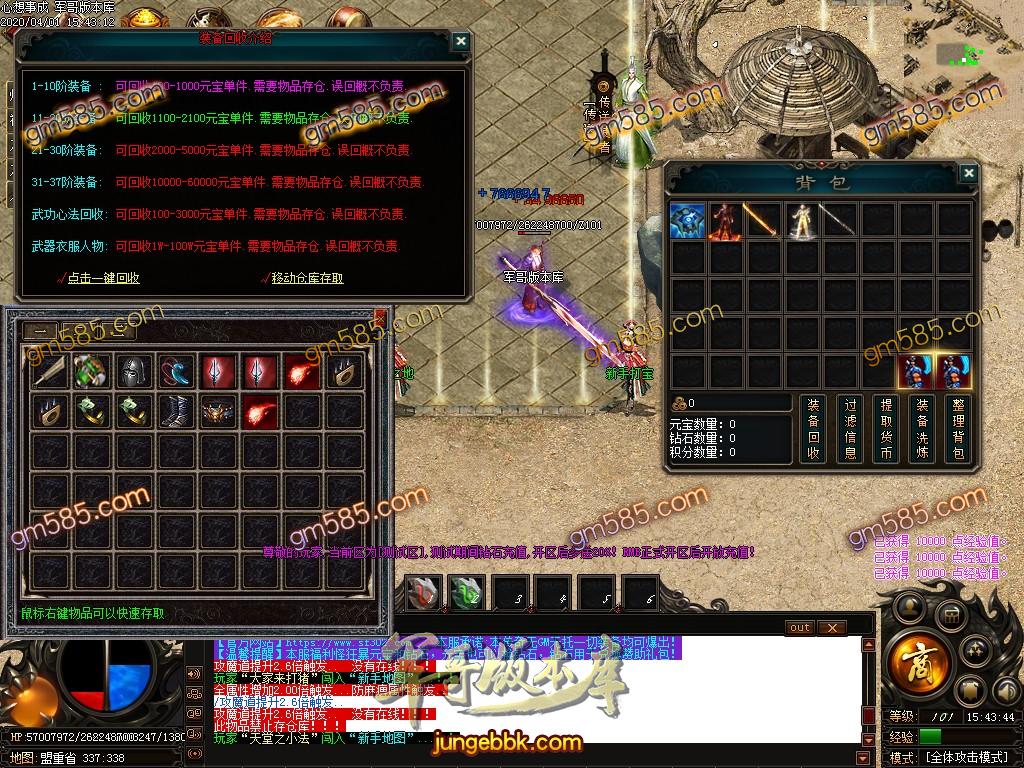Open the 过滤信息 filter info button
The width and height of the screenshot is (1024, 768).
click(850, 429)
